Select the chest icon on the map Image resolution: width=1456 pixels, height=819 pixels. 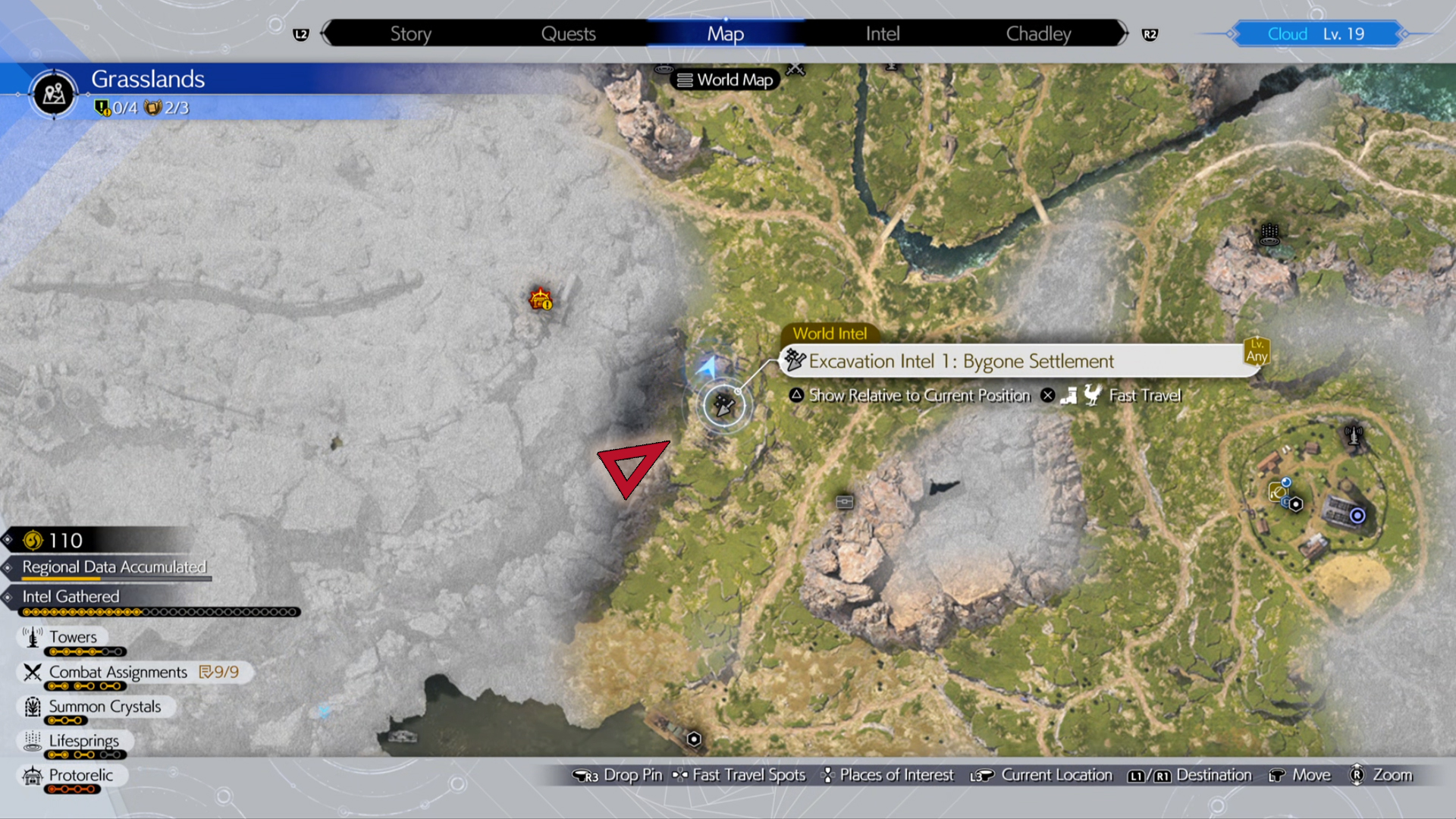point(844,502)
